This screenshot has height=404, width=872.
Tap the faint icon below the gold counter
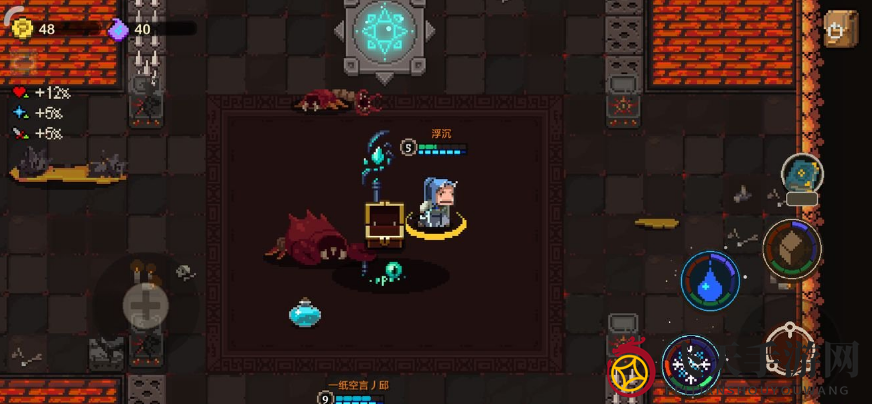22,62
